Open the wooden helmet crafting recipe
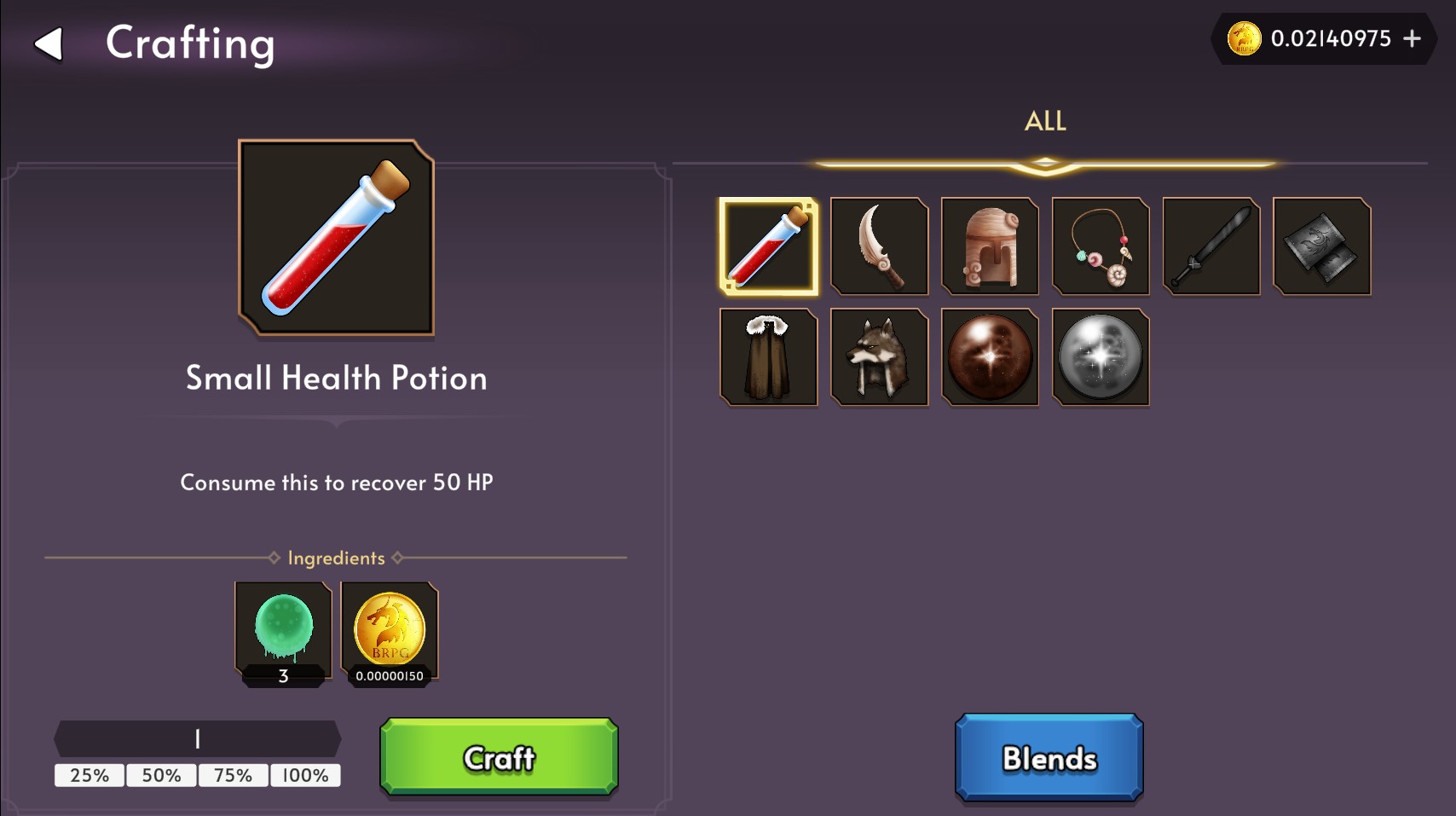1456x816 pixels. coord(990,246)
